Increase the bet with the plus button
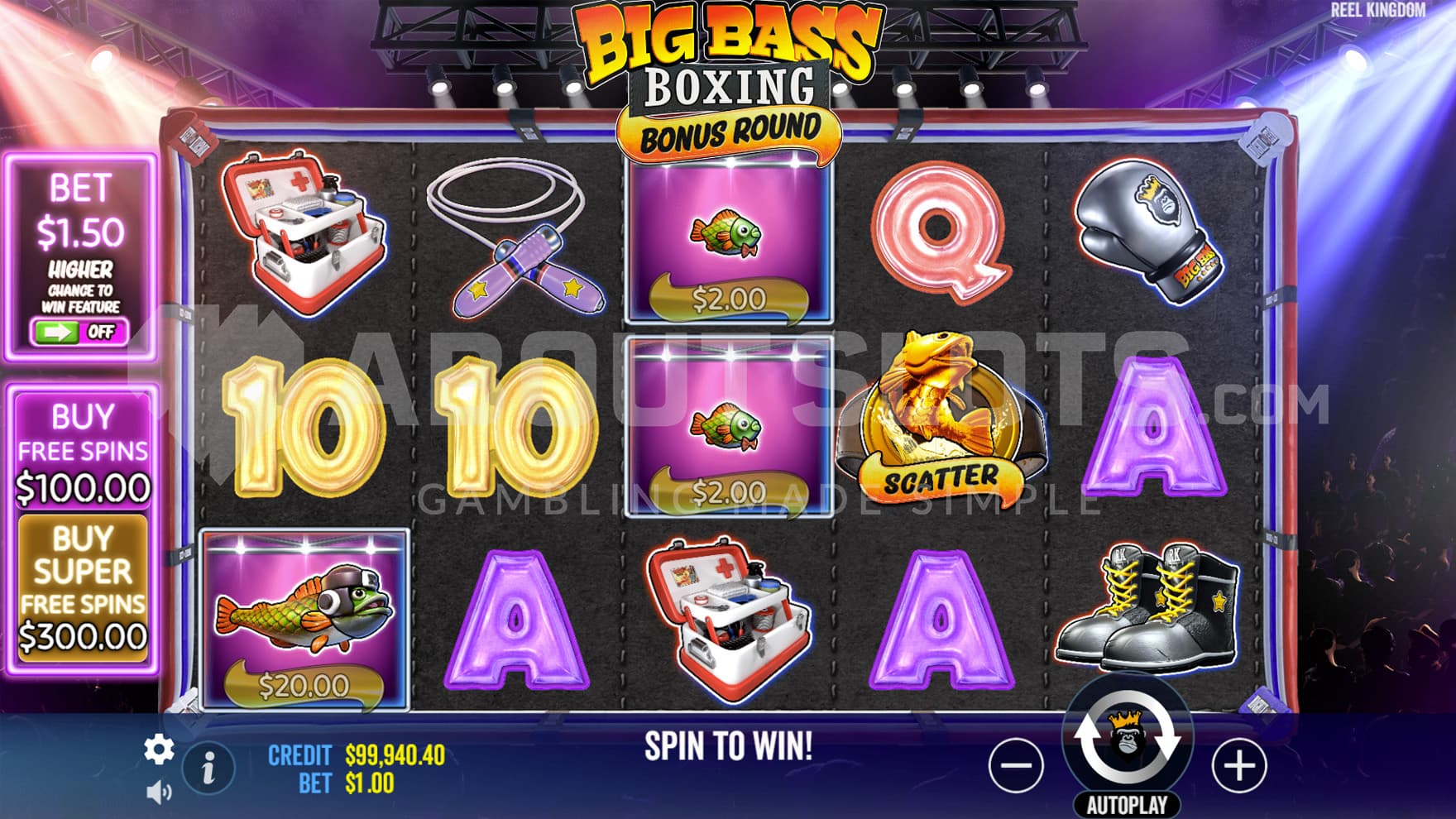The height and width of the screenshot is (819, 1456). point(1238,764)
